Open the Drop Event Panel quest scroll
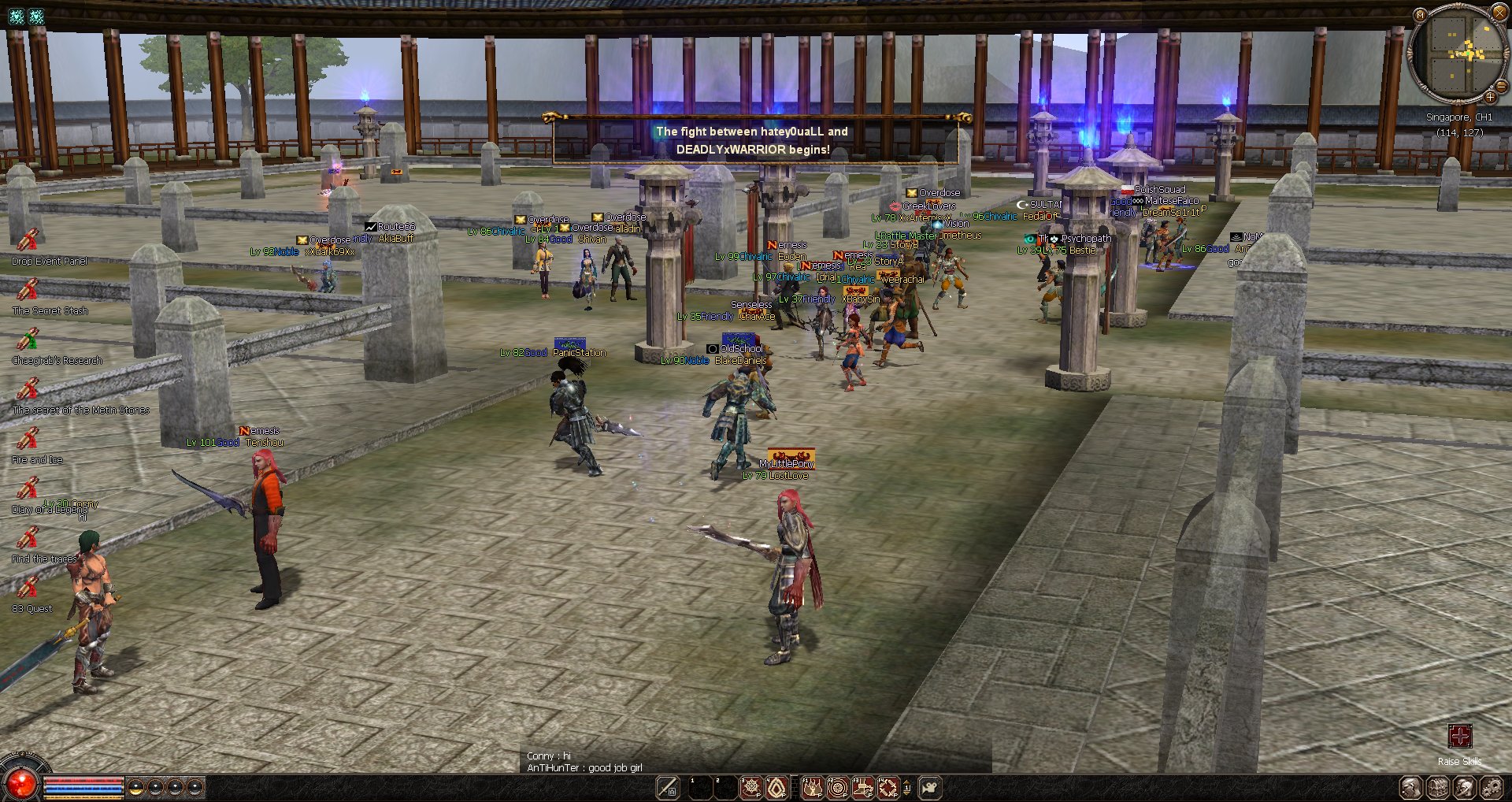 click(28, 239)
